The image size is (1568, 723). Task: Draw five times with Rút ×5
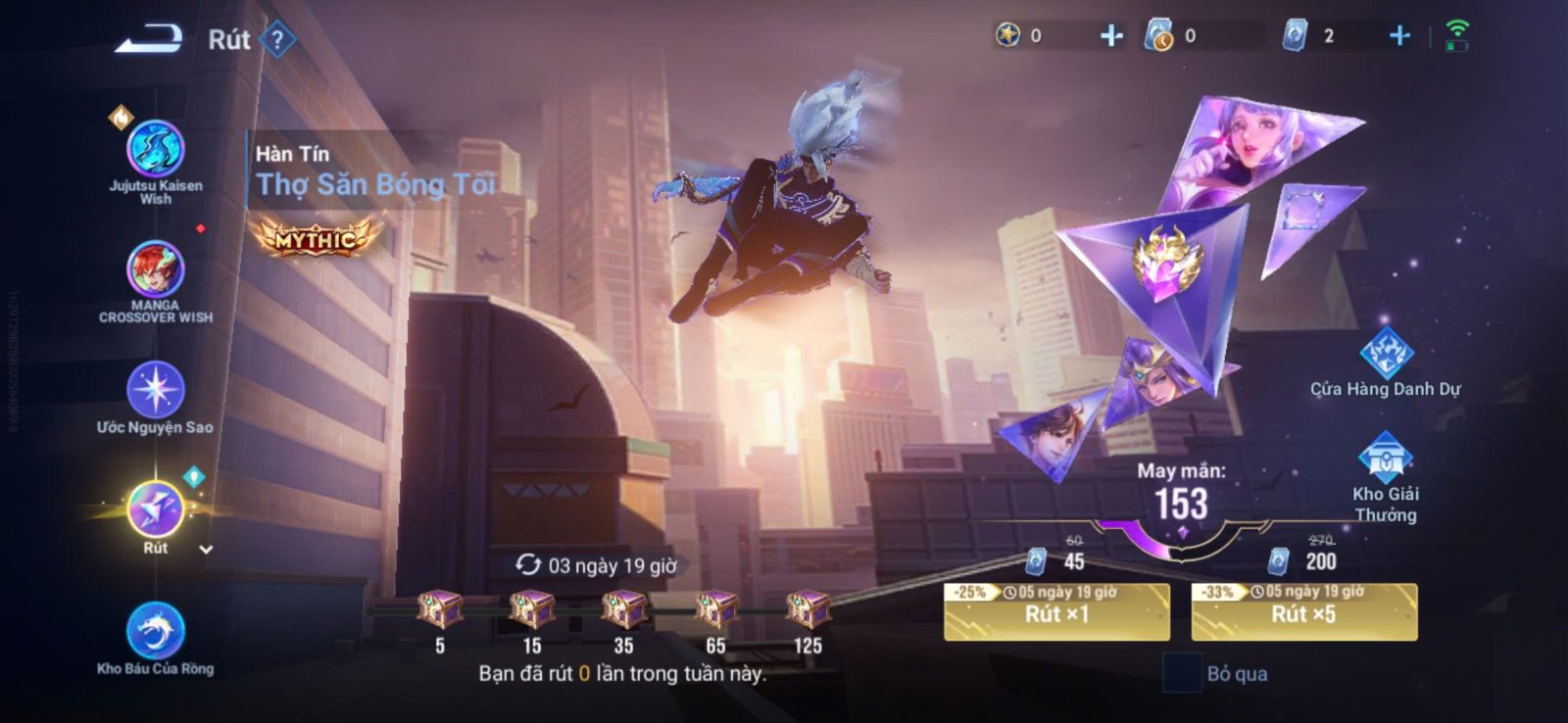pyautogui.click(x=1303, y=613)
